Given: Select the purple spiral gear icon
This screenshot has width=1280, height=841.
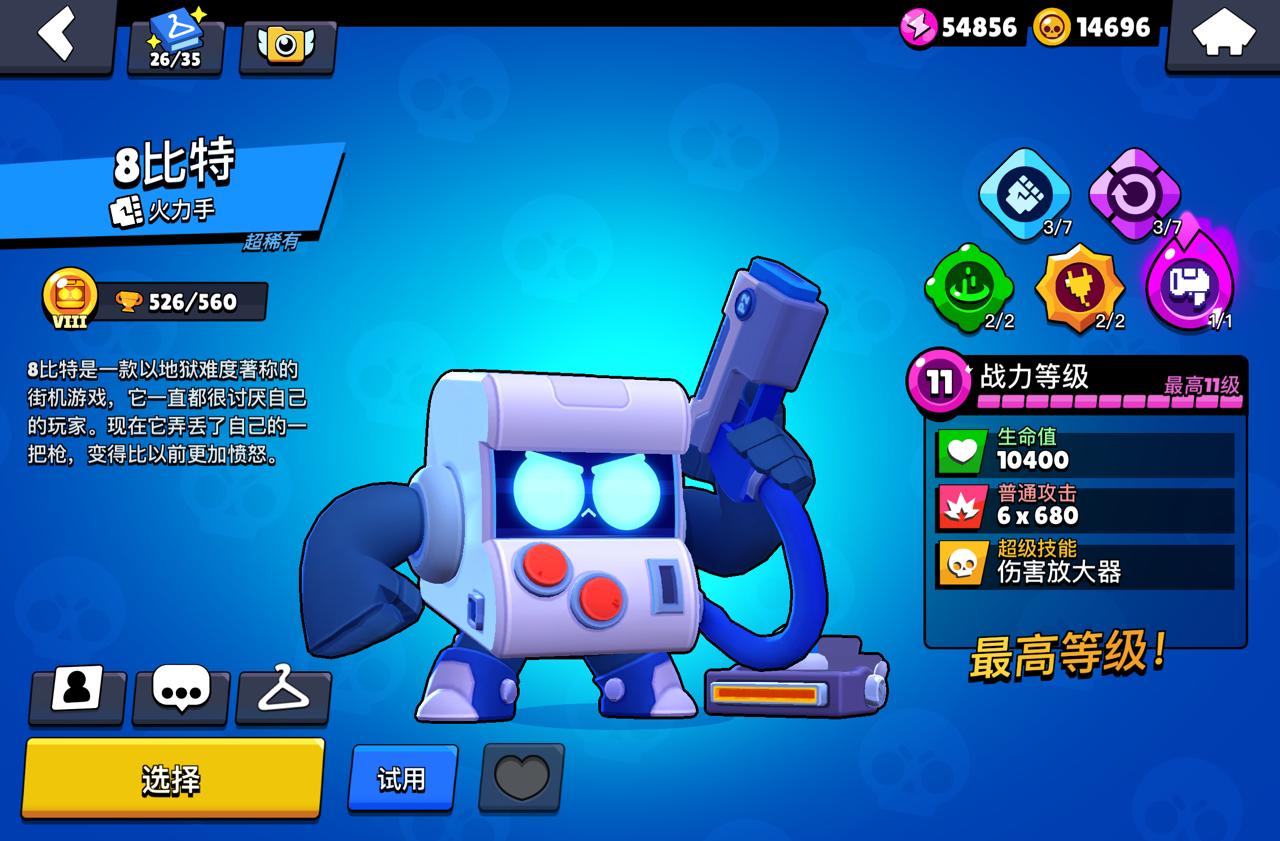Looking at the screenshot, I should (x=1134, y=194).
